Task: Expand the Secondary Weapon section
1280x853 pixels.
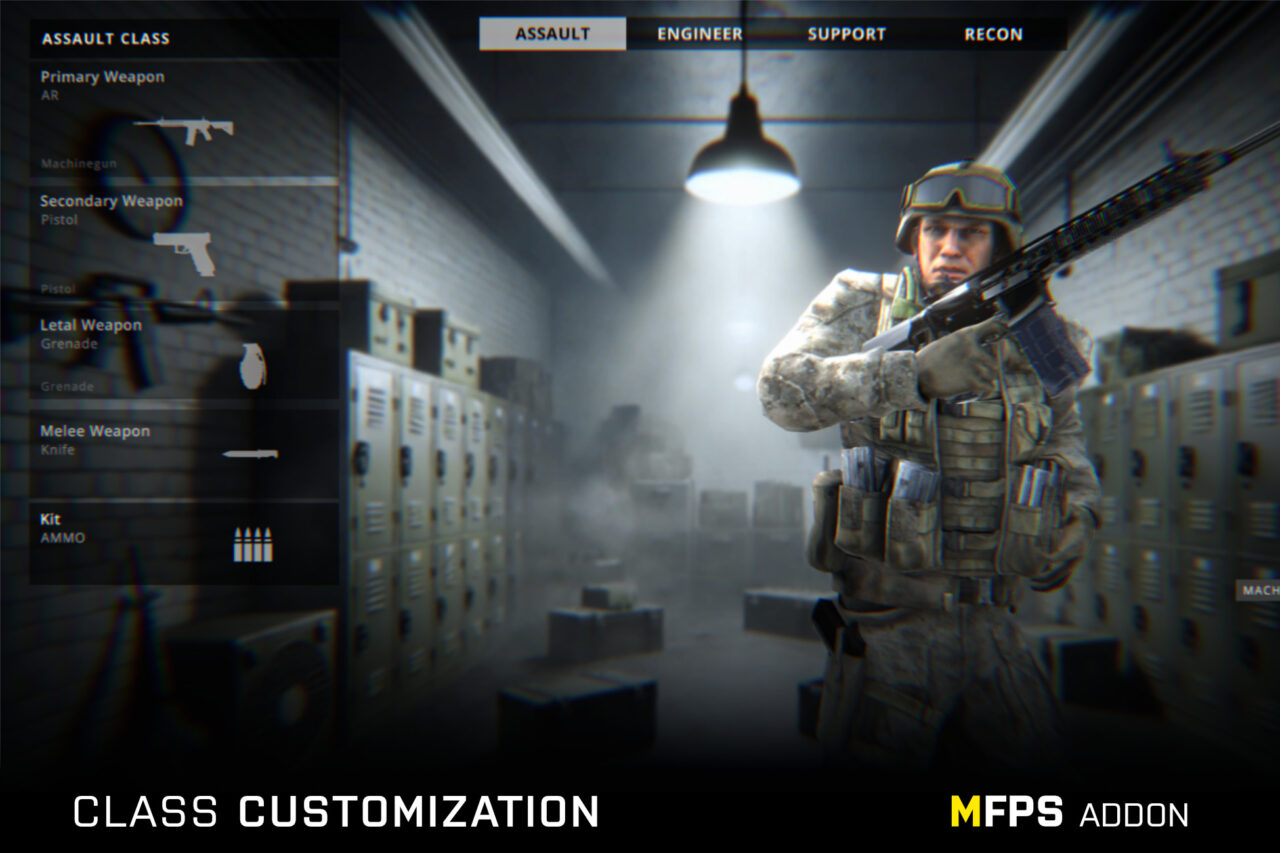Action: (110, 201)
